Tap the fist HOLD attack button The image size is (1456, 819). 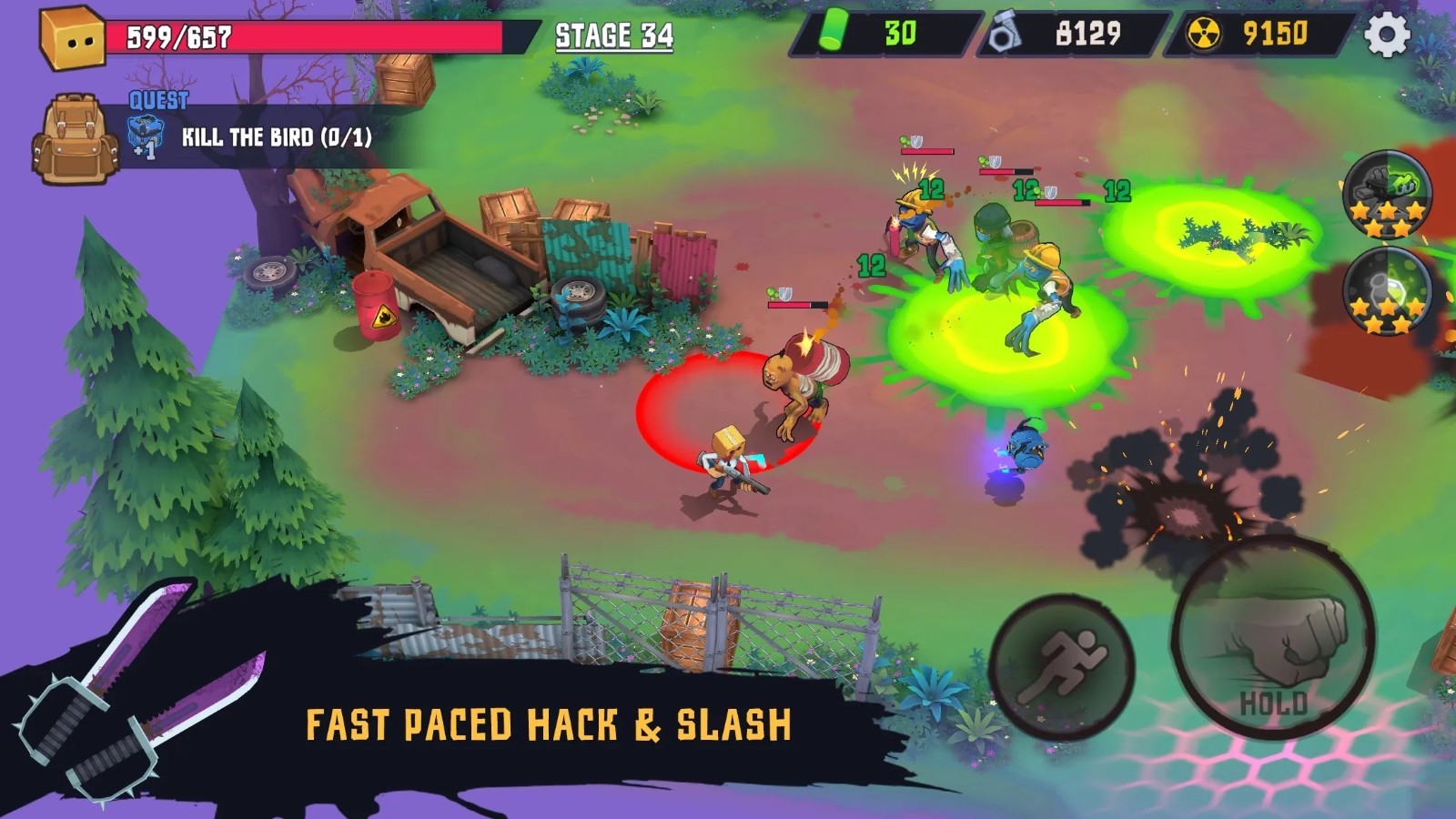[x=1274, y=636]
